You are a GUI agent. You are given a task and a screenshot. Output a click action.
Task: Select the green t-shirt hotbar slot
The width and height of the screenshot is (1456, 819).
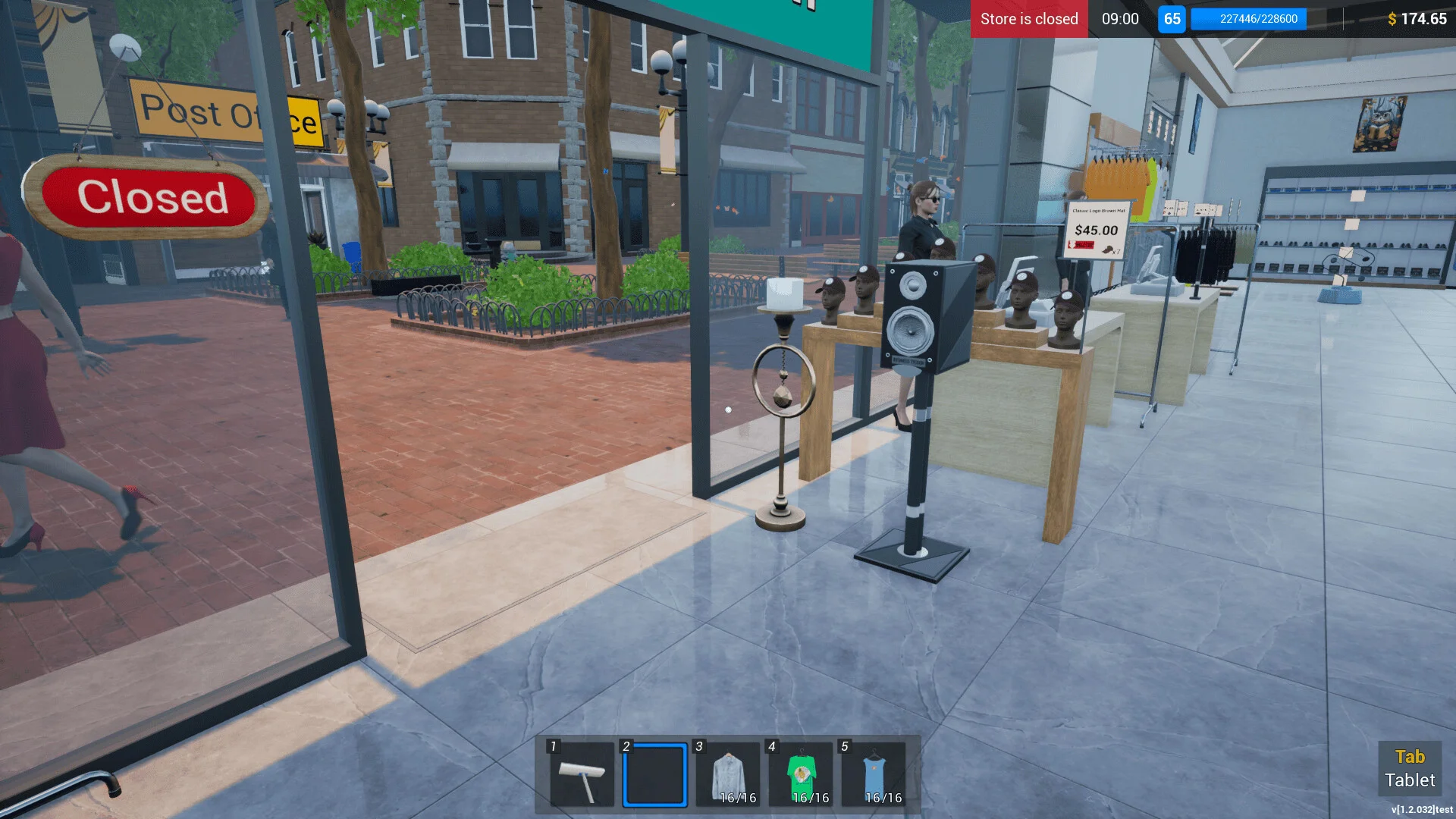point(802,775)
